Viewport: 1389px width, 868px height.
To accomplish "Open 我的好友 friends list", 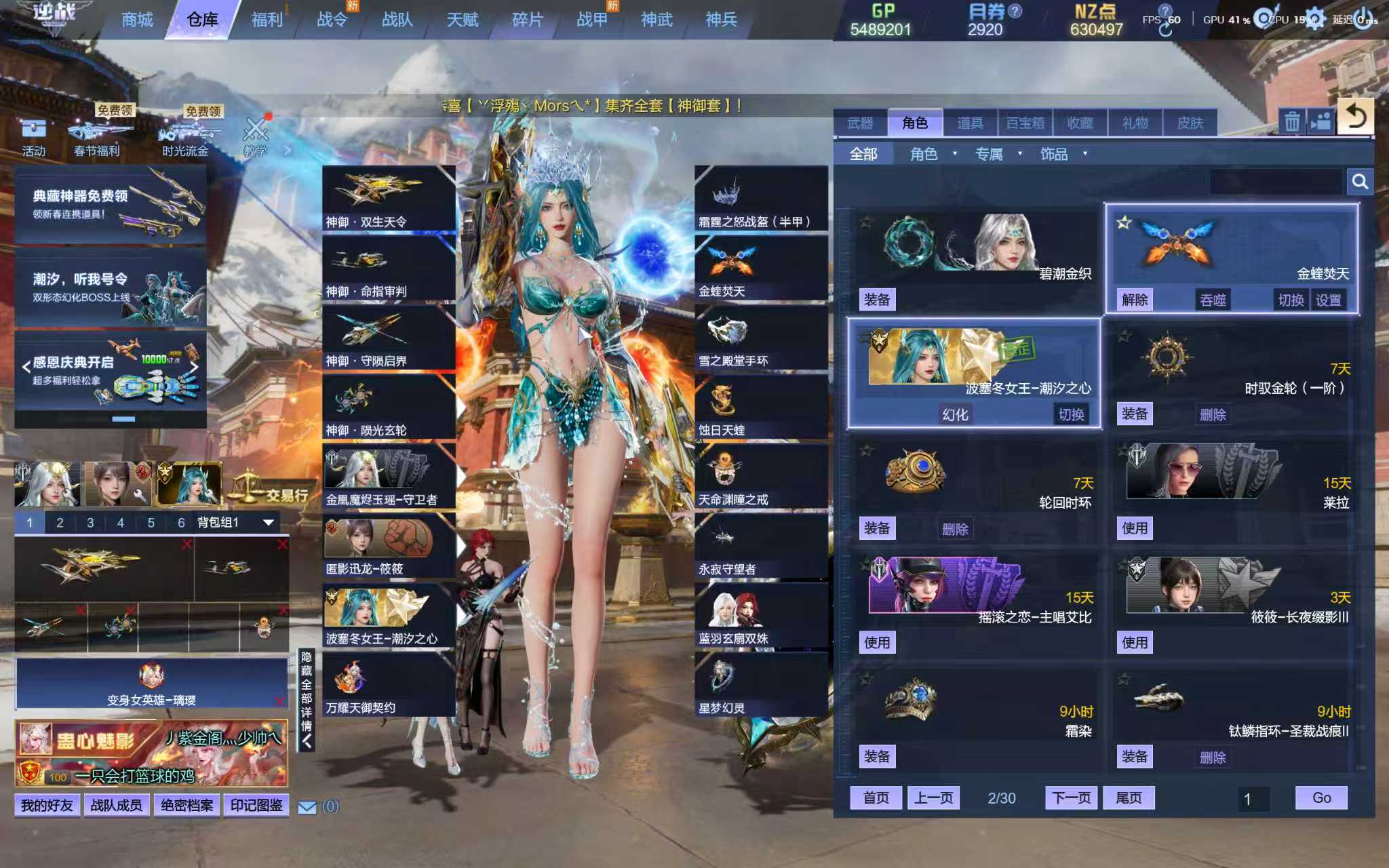I will point(47,805).
